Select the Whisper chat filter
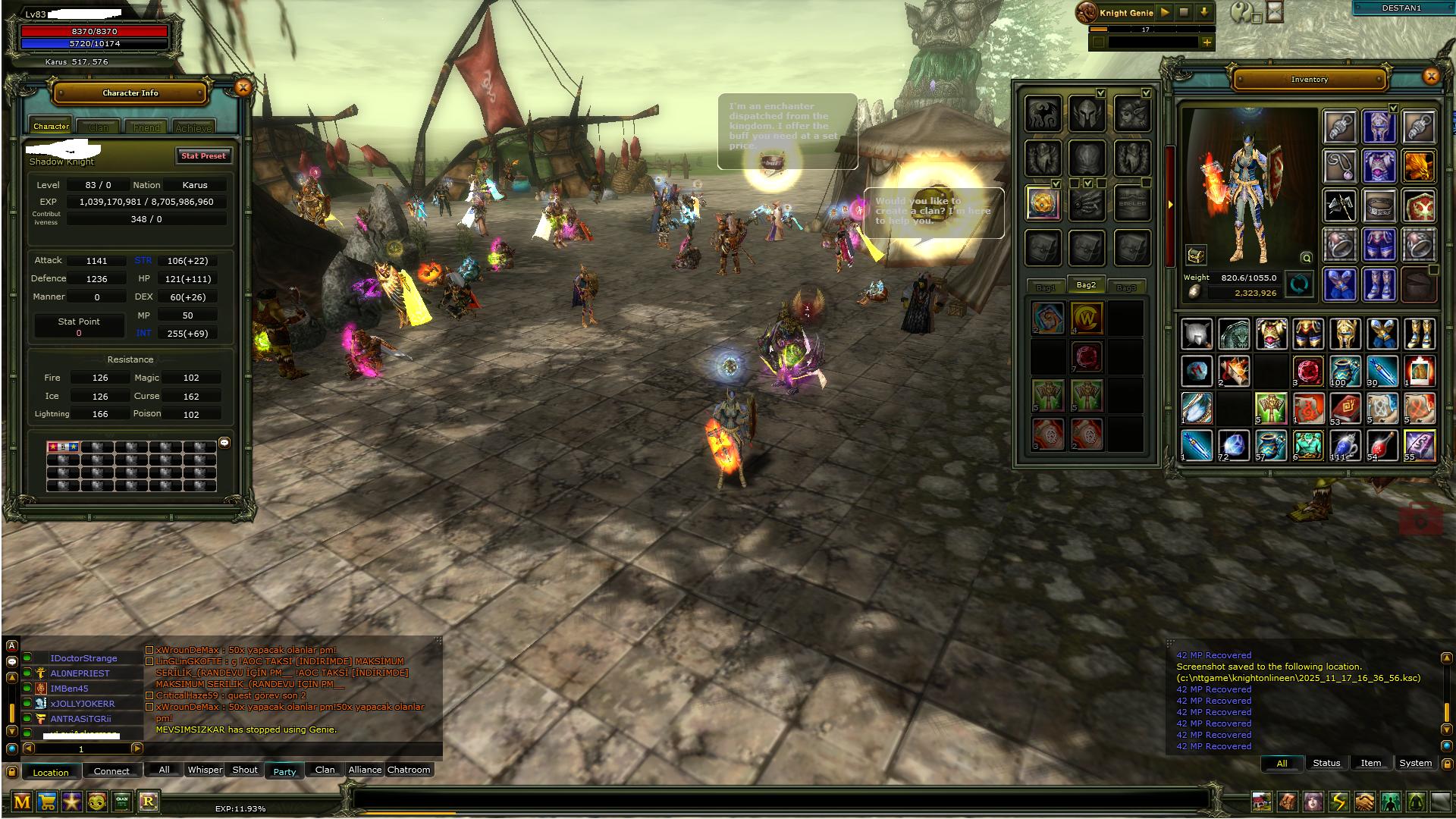 click(205, 770)
